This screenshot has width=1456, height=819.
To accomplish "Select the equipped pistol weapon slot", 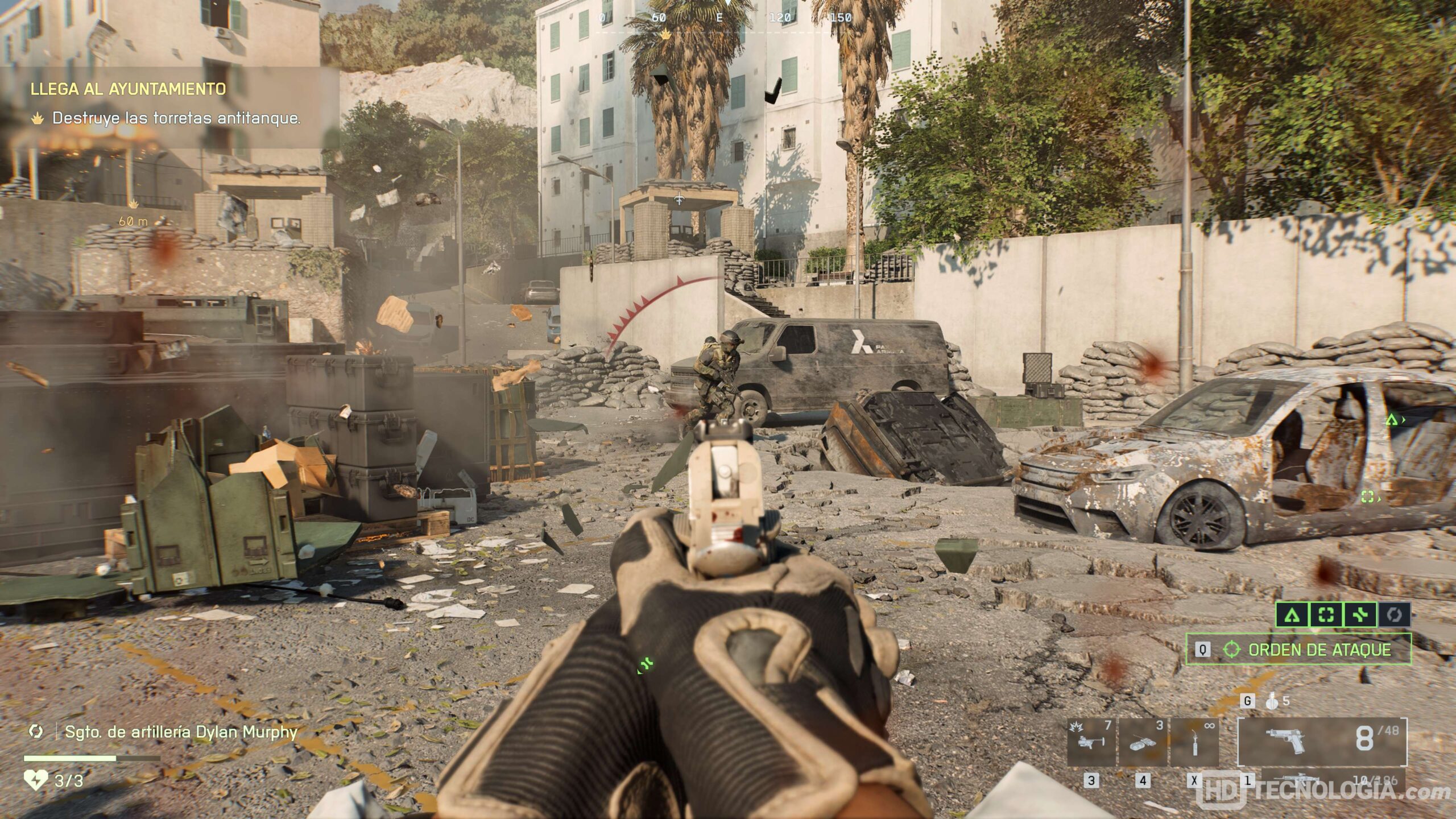I will tap(1322, 741).
